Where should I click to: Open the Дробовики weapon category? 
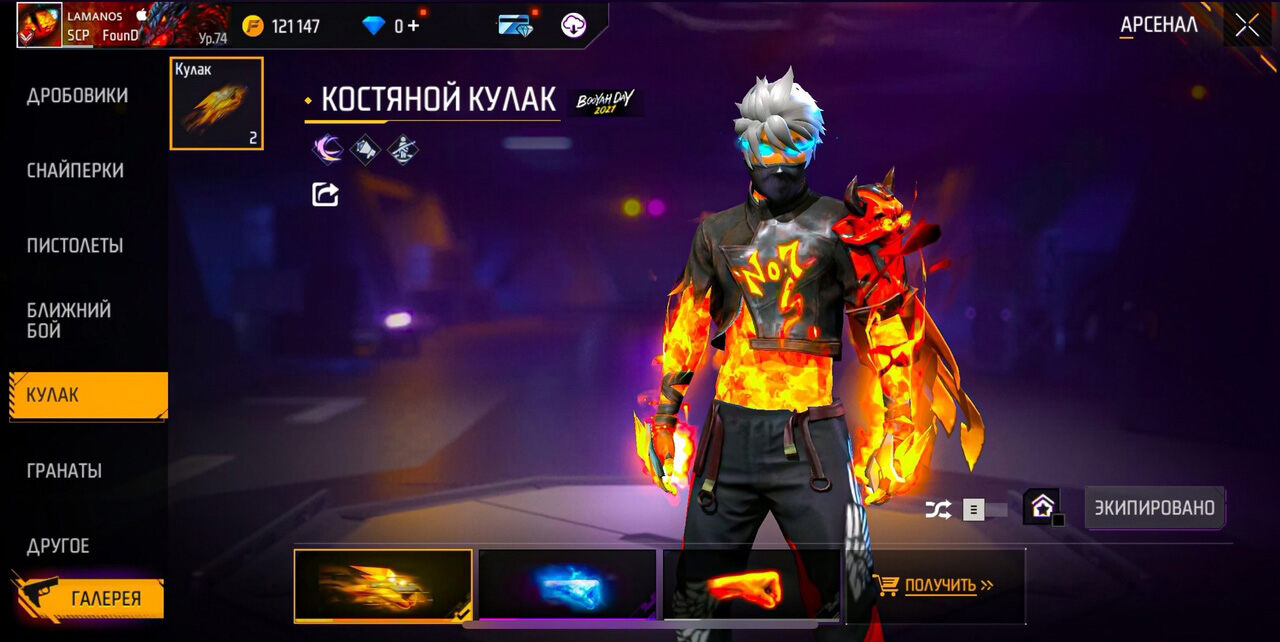point(77,96)
